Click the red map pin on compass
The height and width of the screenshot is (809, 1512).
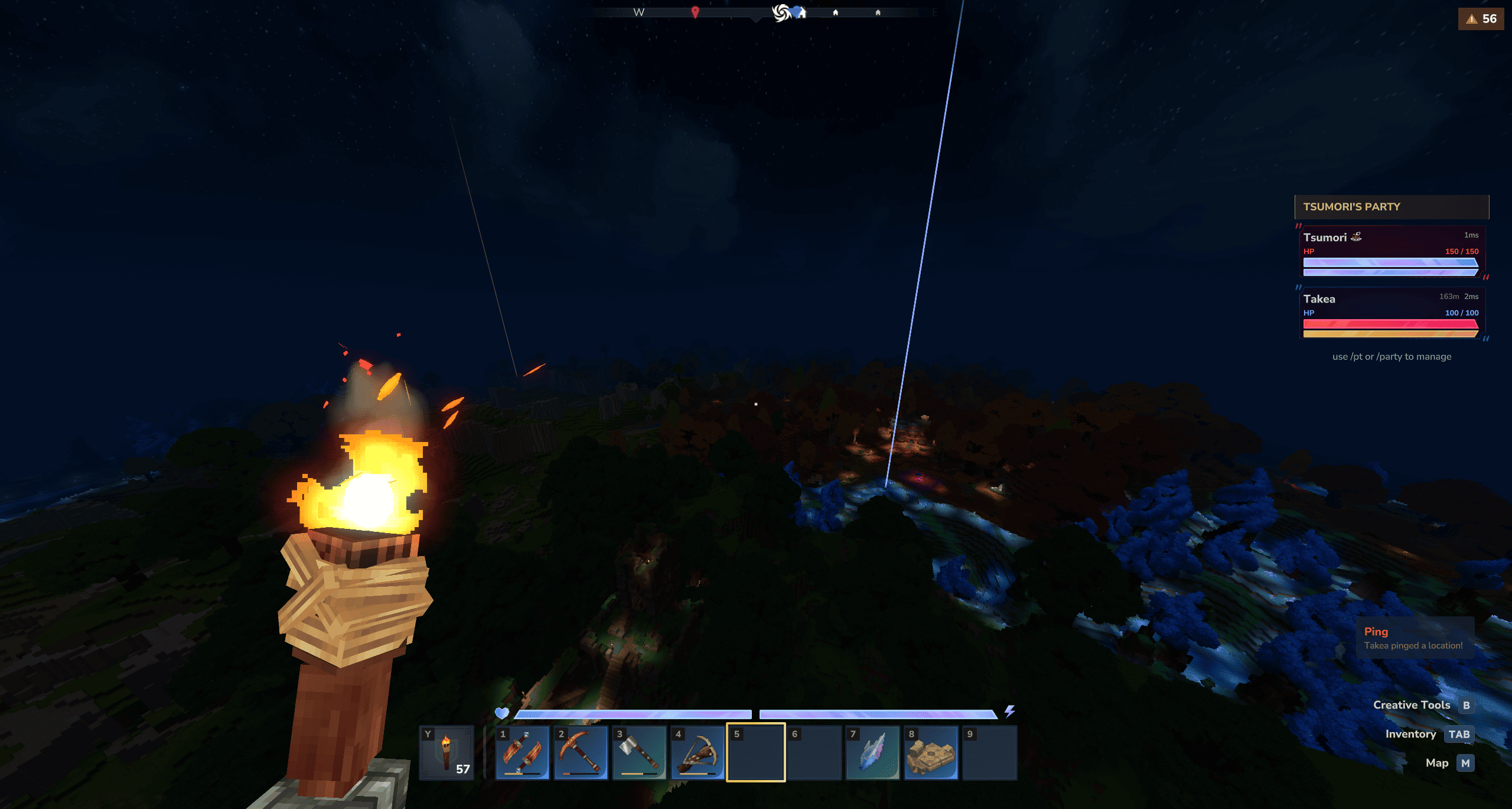point(695,12)
